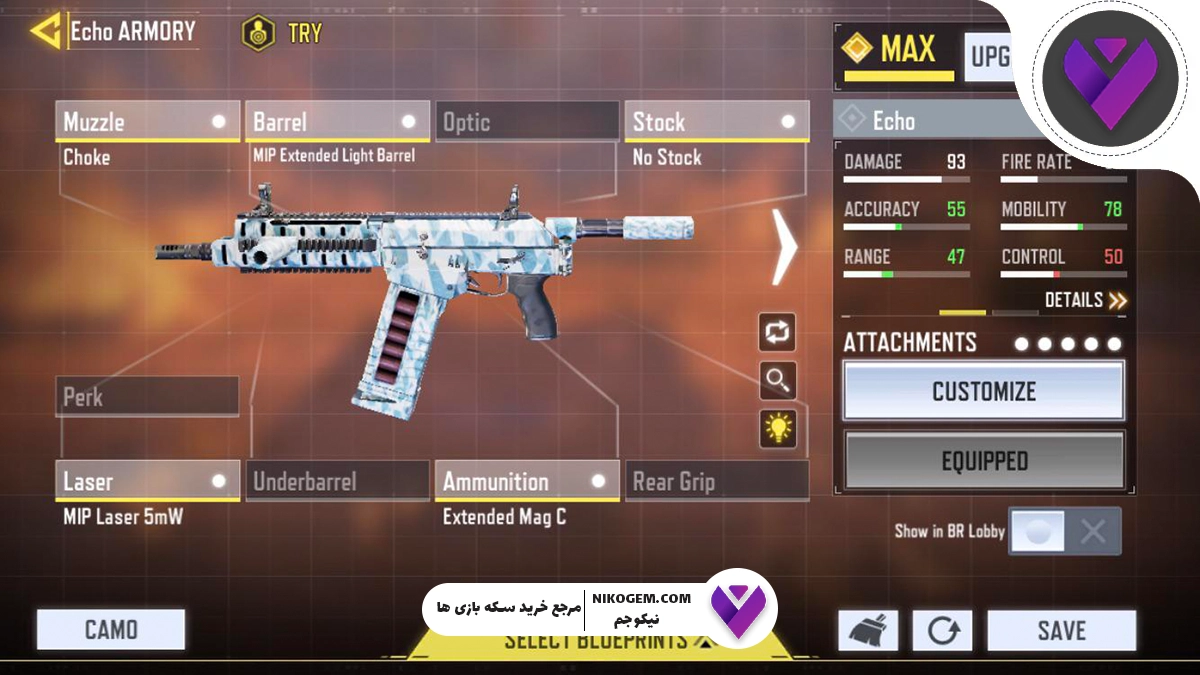Select the empty Rear Grip slot
The image size is (1200, 675).
pyautogui.click(x=716, y=481)
